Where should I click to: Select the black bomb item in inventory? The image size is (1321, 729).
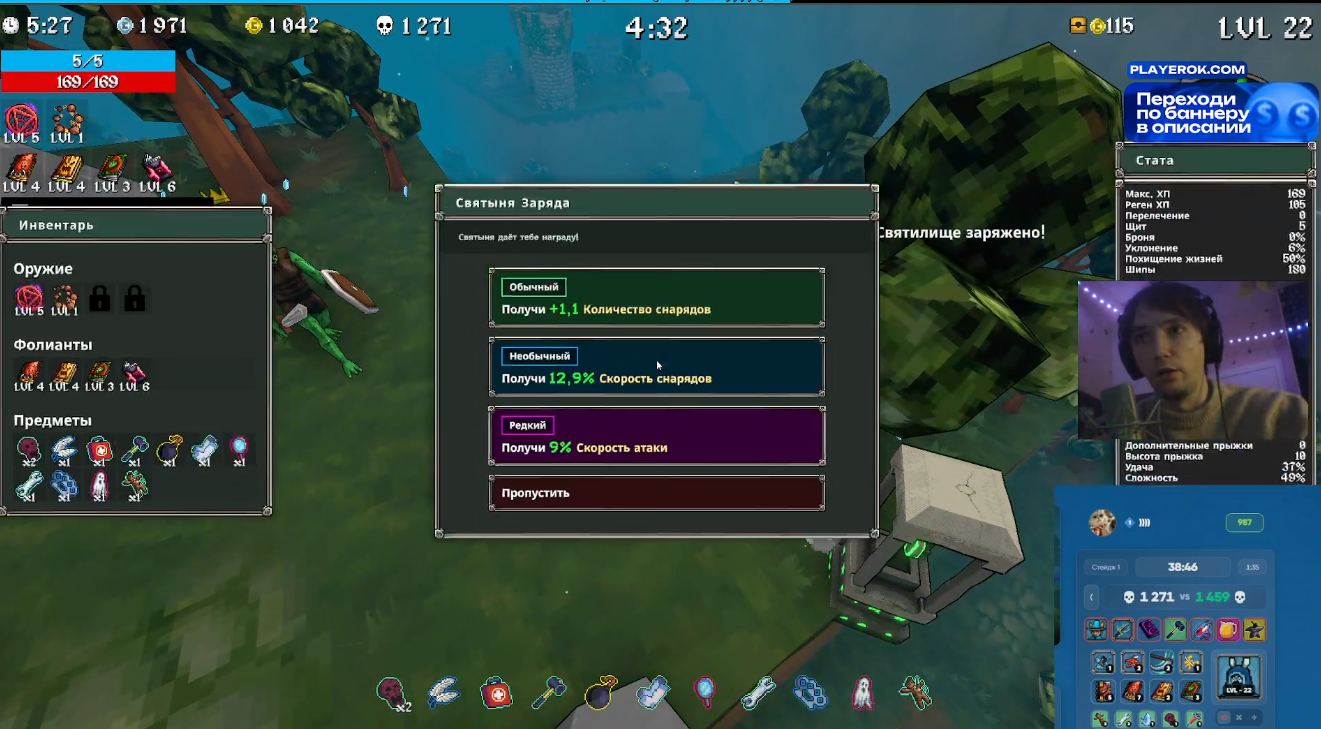point(169,450)
